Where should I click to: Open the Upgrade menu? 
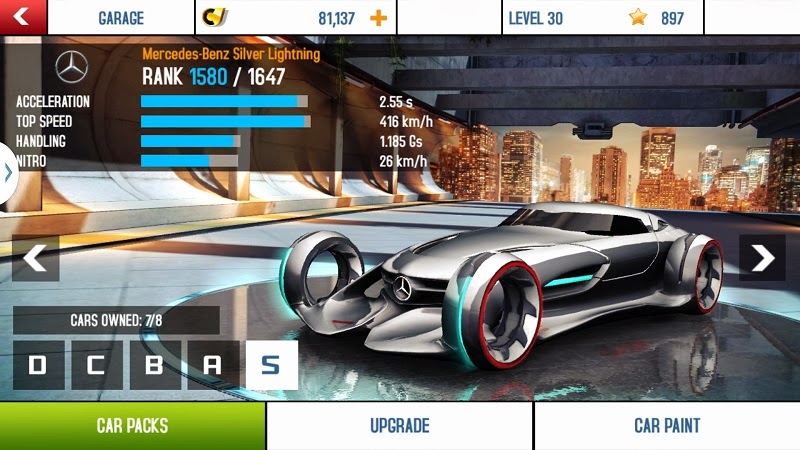click(x=399, y=426)
